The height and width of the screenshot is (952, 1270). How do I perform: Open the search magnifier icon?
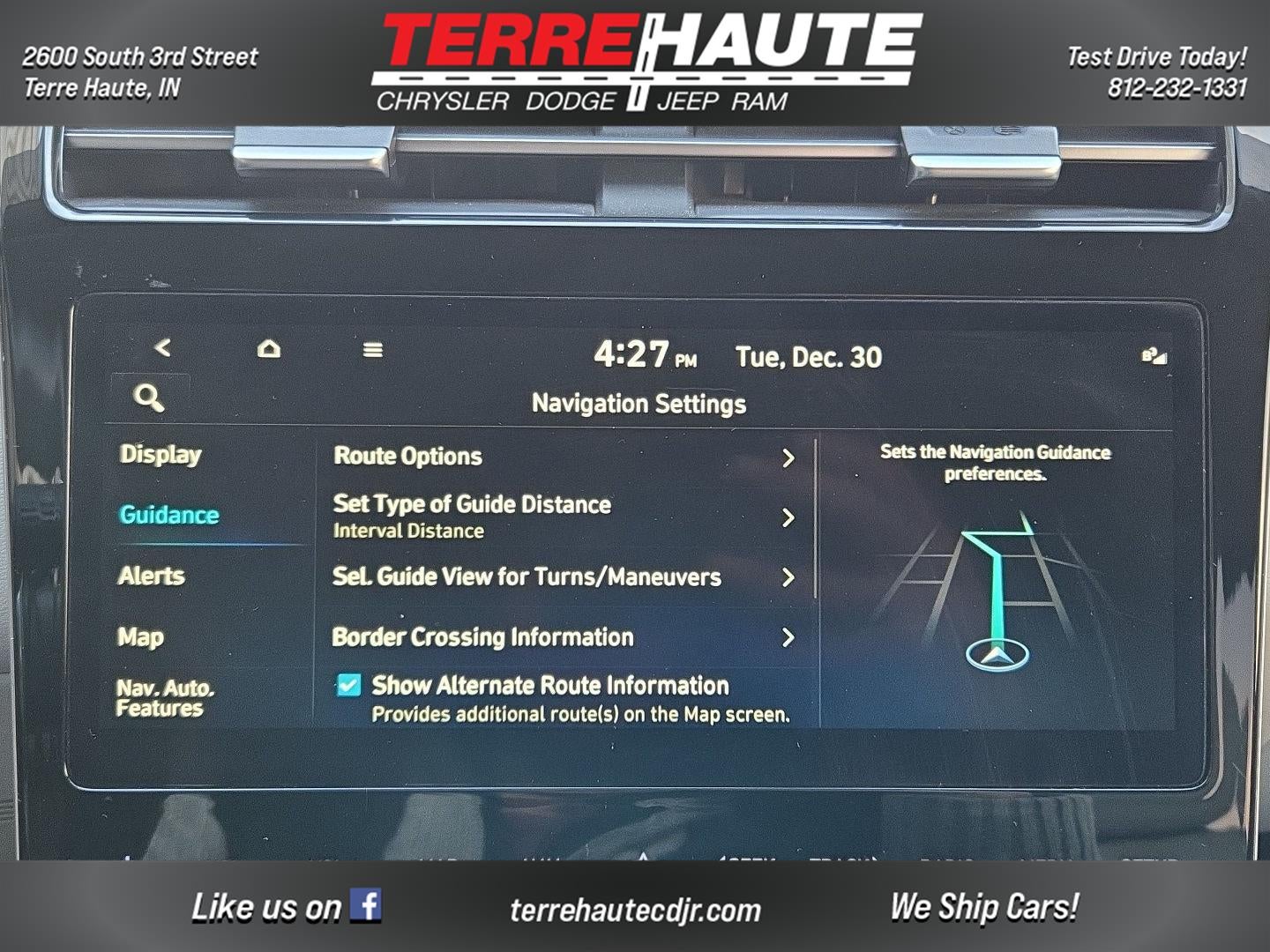pos(150,396)
